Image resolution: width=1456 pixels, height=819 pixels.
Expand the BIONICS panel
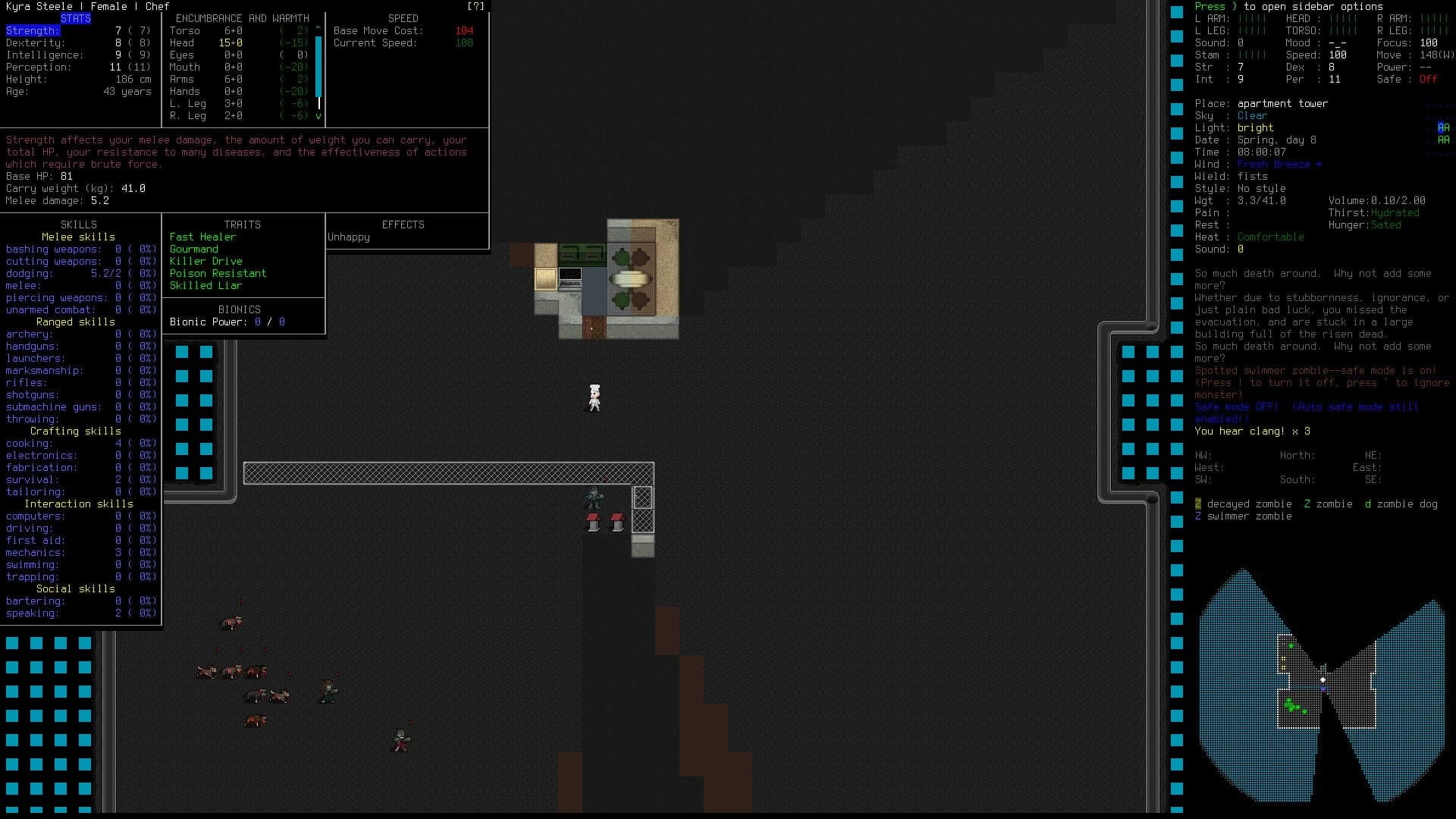click(x=239, y=309)
